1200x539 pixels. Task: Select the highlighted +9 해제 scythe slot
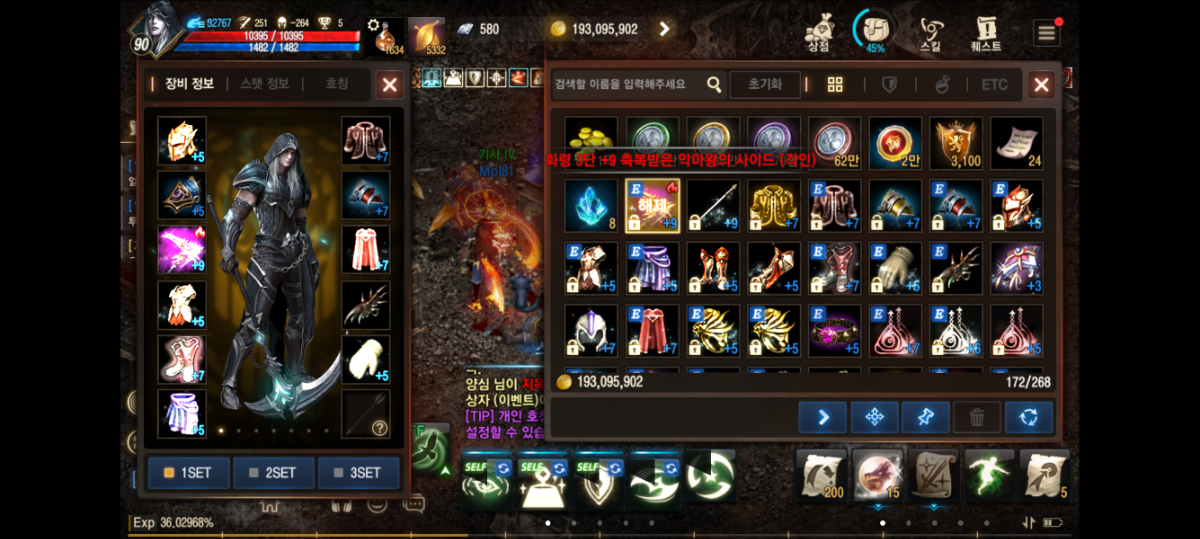tap(652, 206)
